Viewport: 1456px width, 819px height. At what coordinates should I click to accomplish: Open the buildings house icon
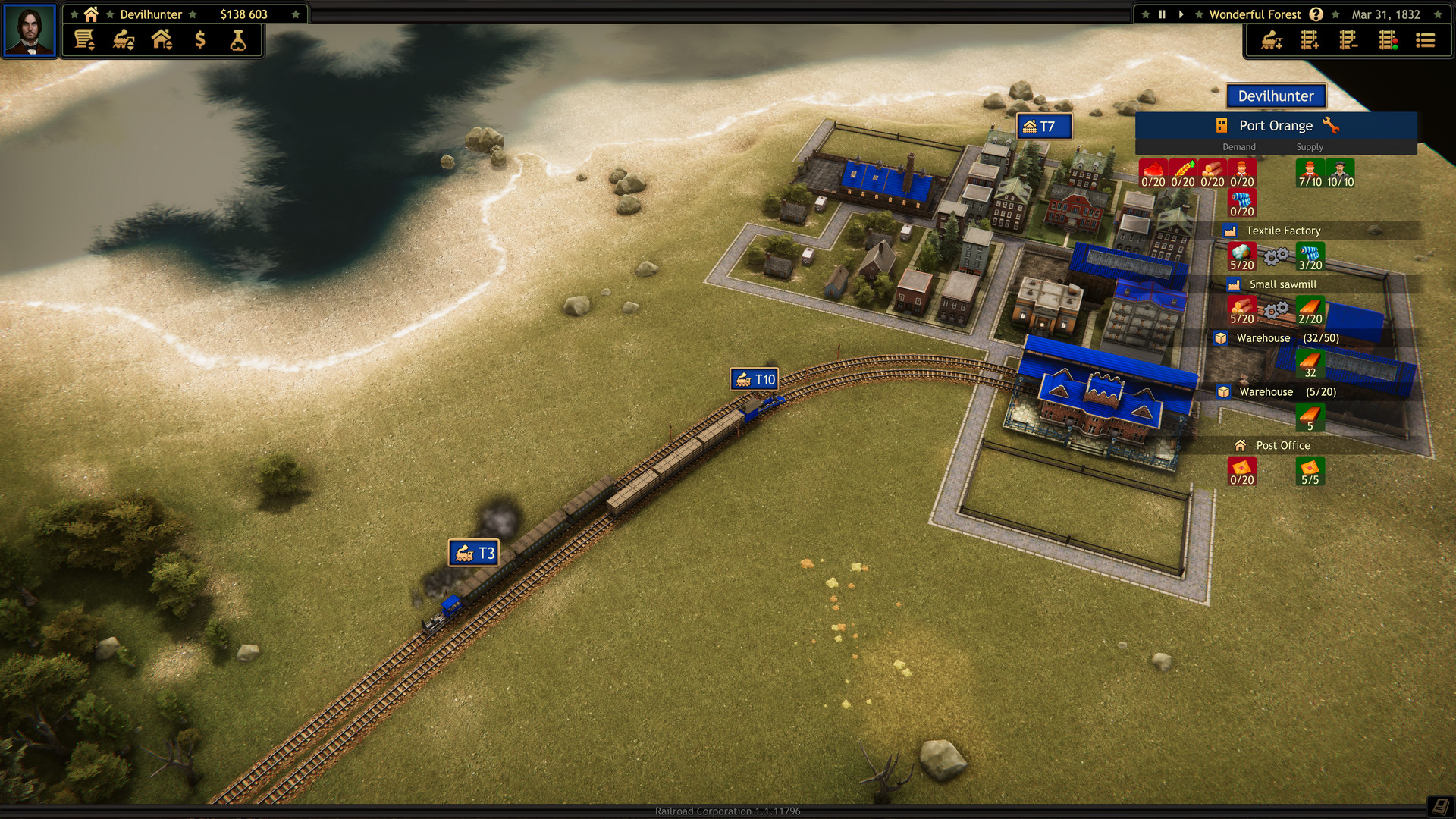[161, 40]
